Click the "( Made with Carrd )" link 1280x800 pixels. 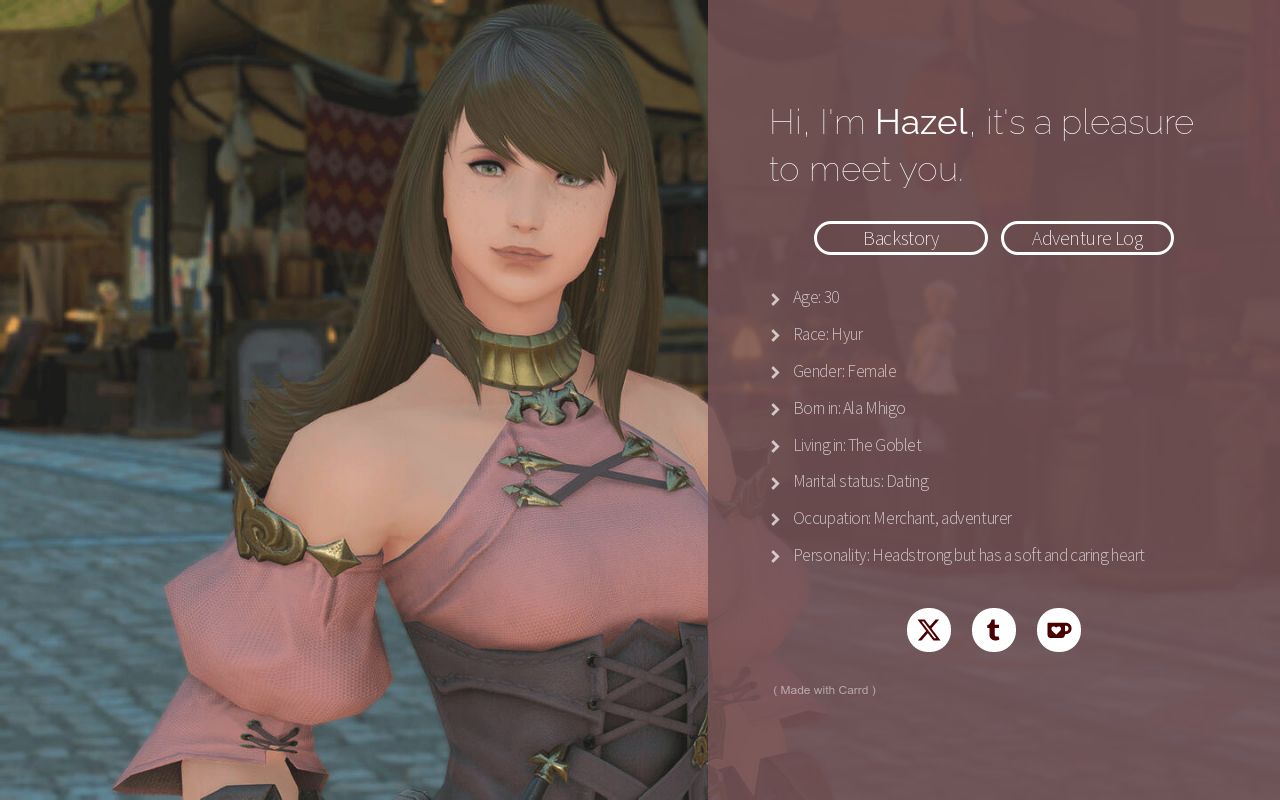[825, 690]
